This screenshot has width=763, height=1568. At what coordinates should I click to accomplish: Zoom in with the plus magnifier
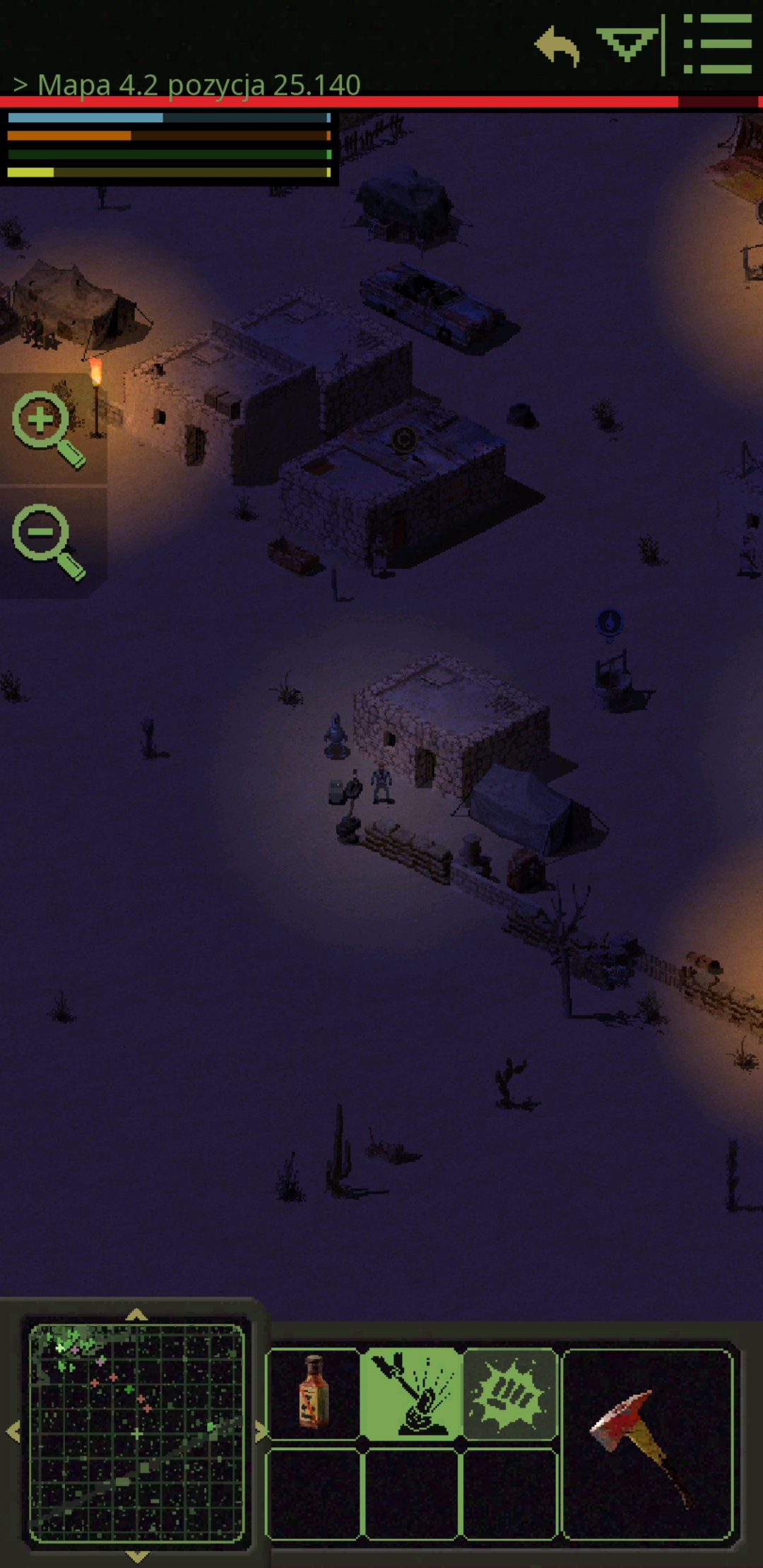48,429
